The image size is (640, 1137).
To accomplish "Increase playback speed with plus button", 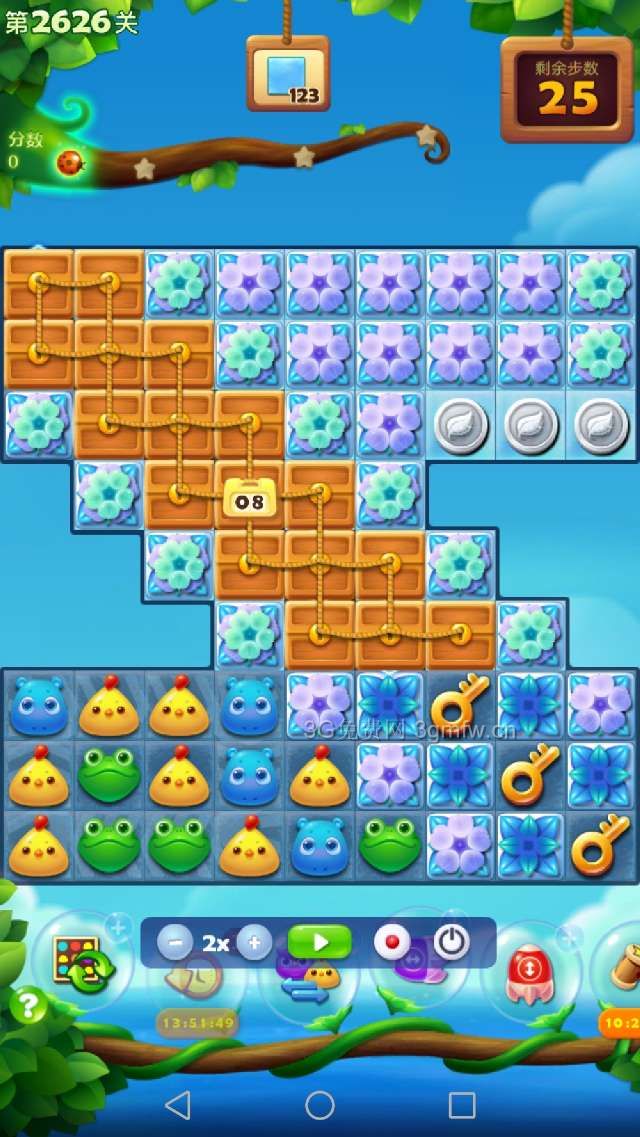I will click(255, 942).
